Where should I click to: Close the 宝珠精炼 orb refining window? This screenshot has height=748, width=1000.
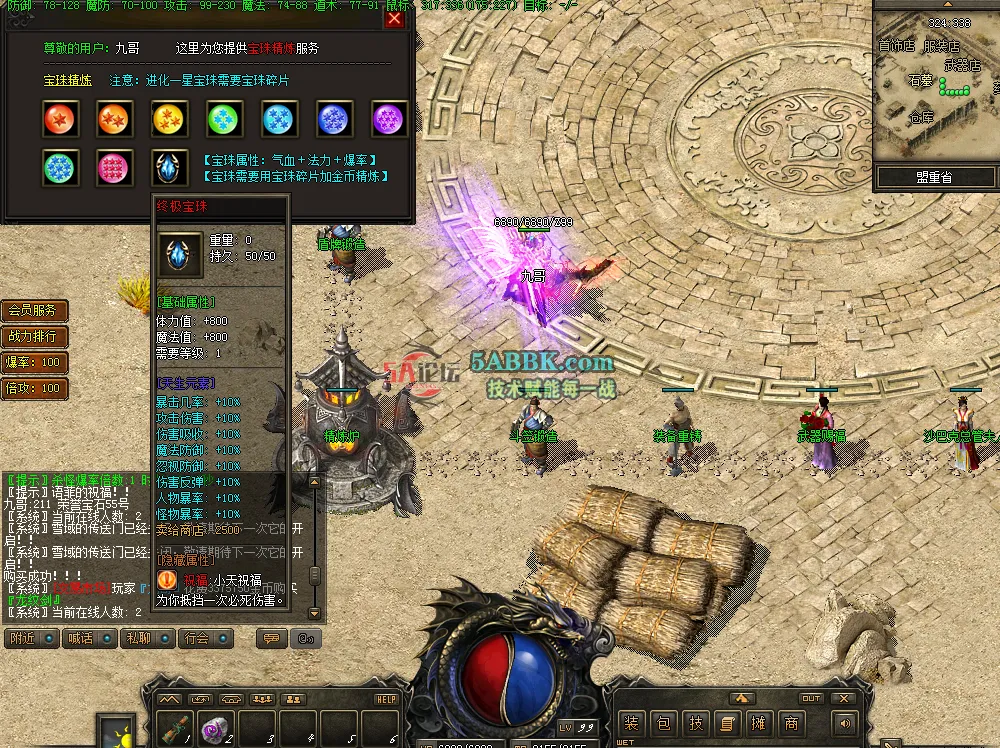point(394,19)
